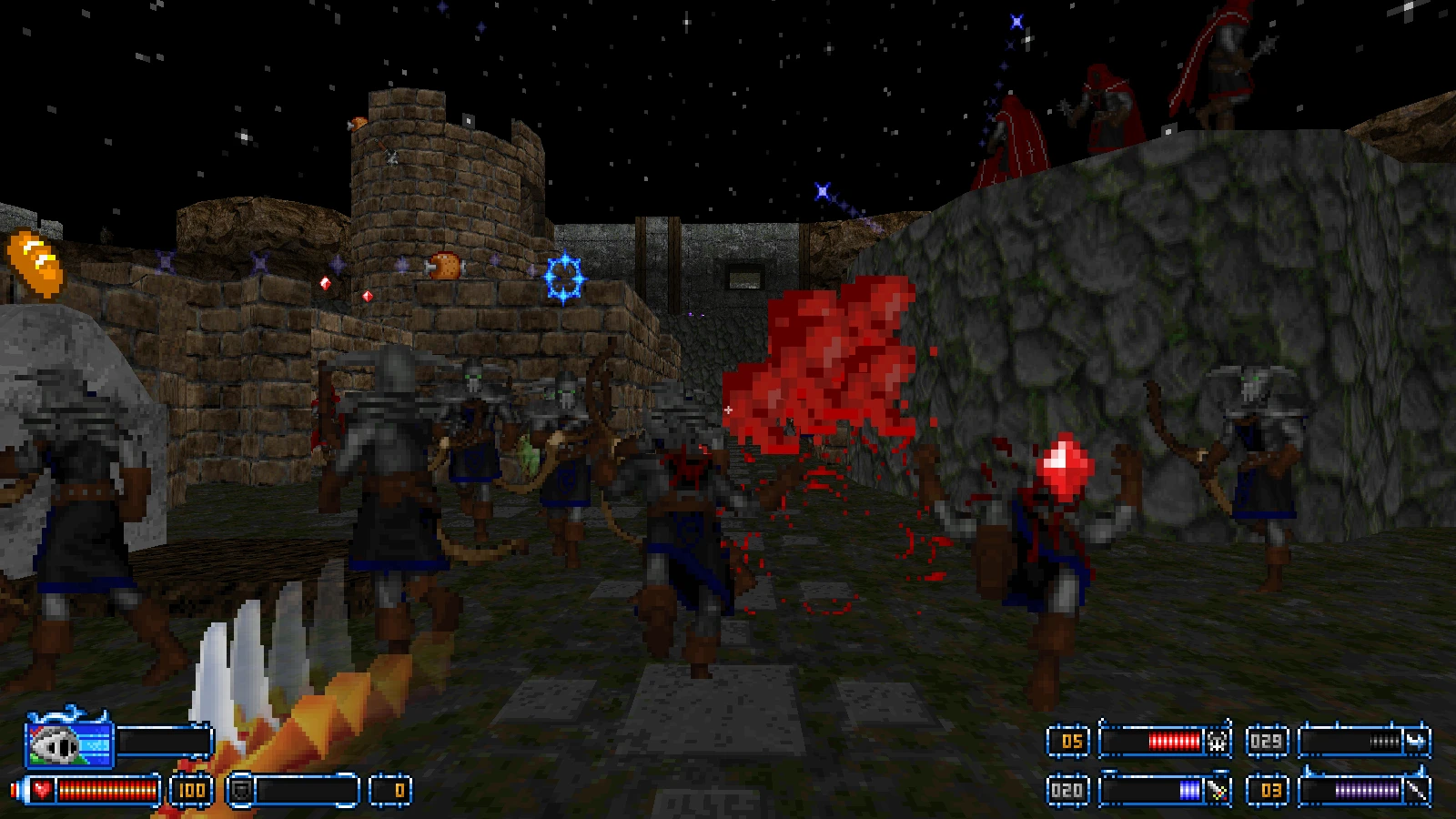Click the health counter showing 100
The height and width of the screenshot is (819, 1456).
coord(193,789)
